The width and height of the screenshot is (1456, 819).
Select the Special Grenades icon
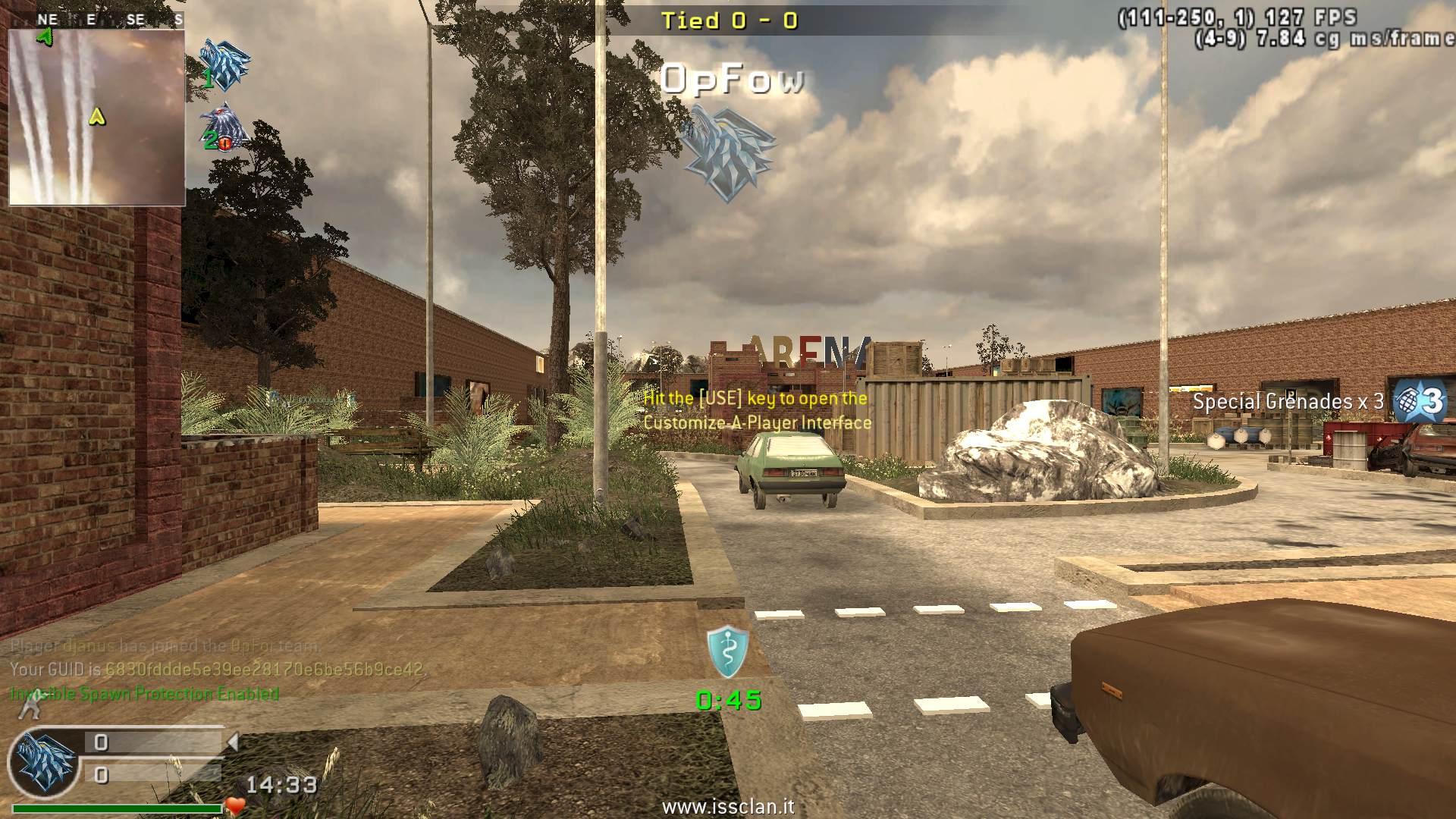(1420, 400)
